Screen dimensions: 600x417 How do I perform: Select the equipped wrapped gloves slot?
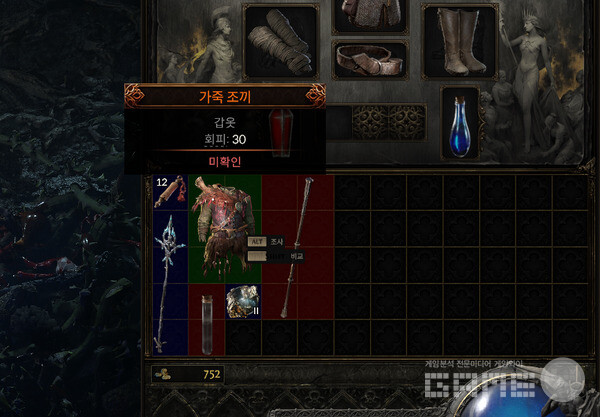(x=280, y=40)
